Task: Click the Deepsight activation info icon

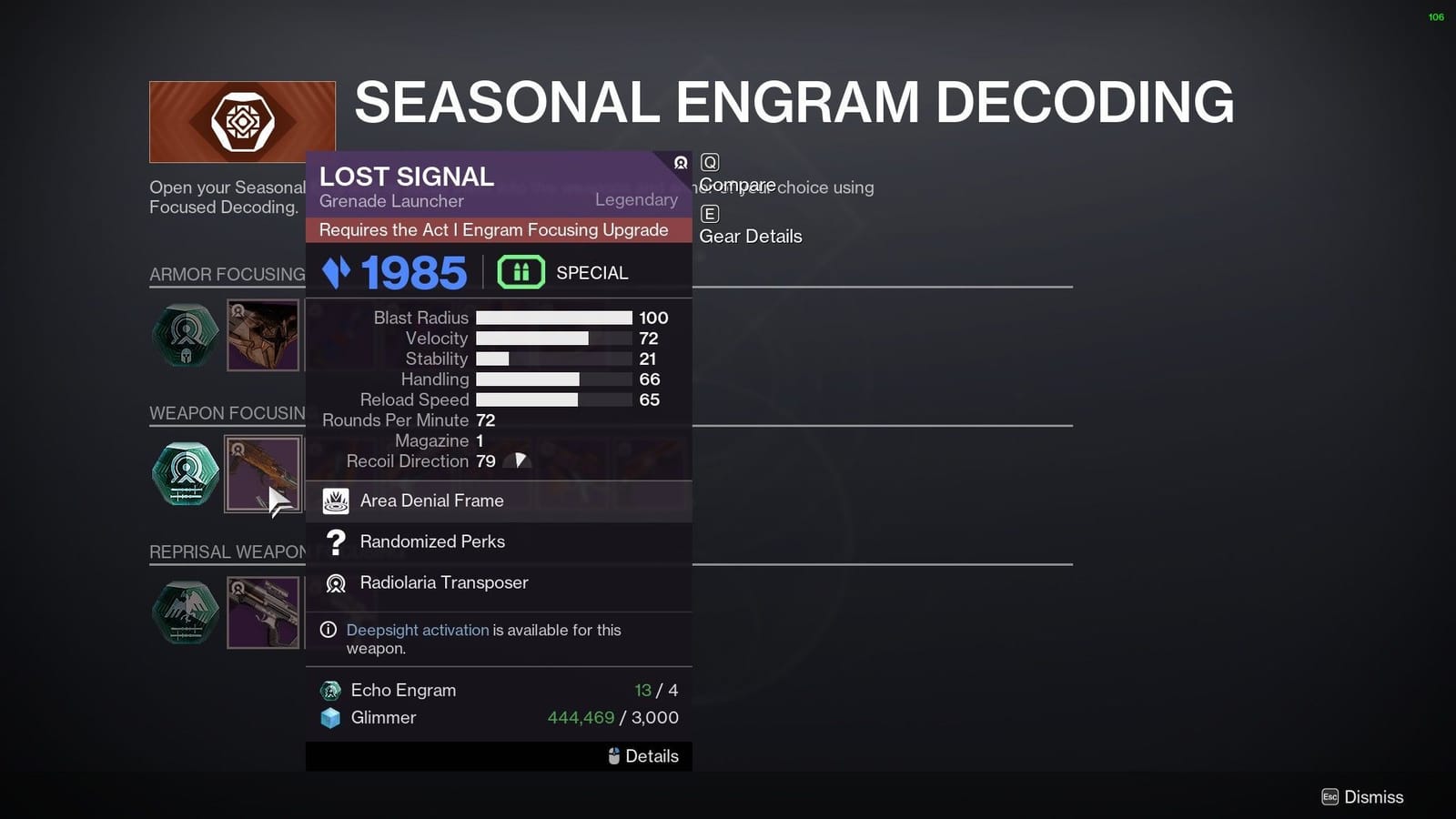Action: click(327, 630)
